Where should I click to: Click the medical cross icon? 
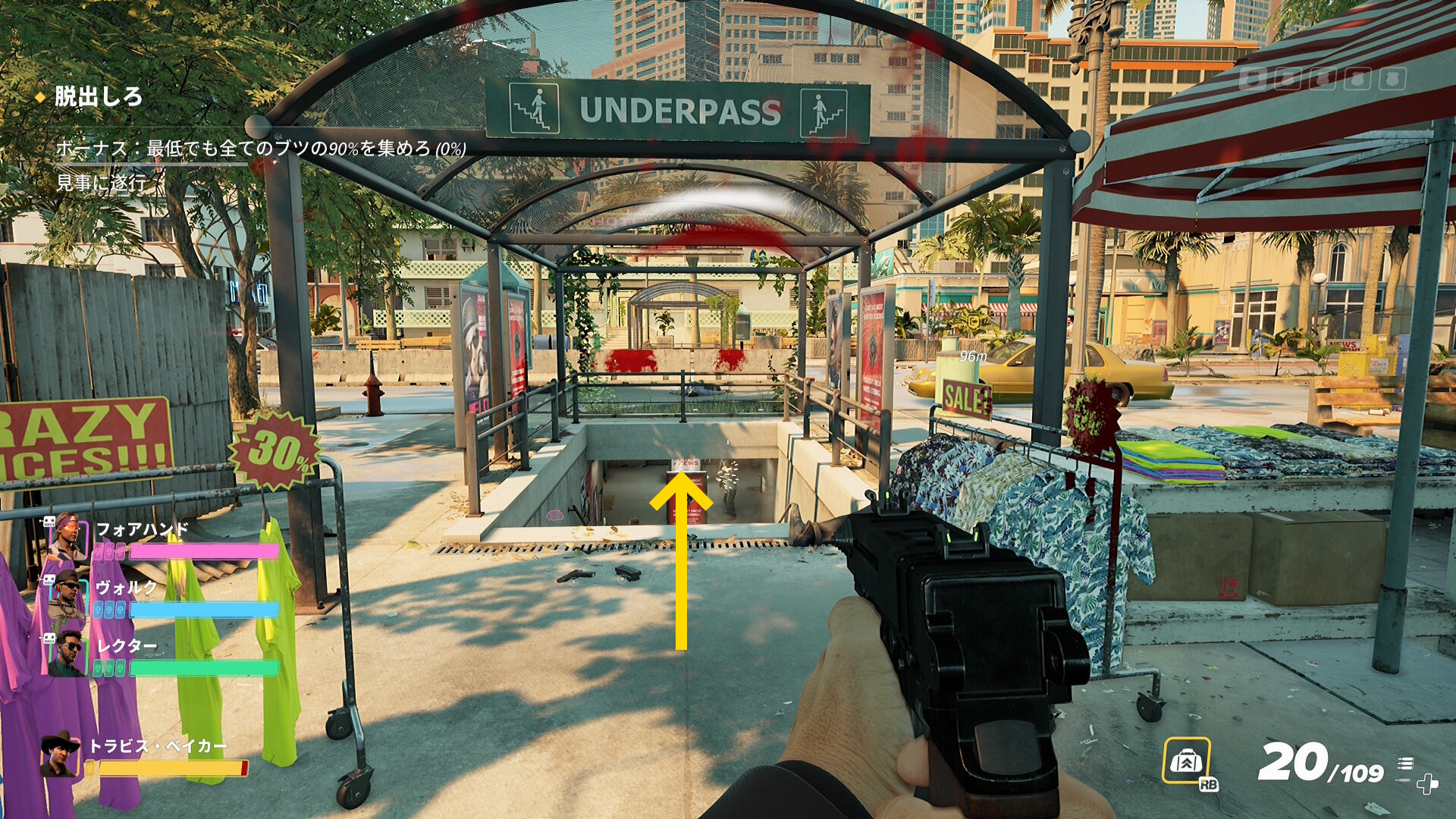(x=1427, y=784)
